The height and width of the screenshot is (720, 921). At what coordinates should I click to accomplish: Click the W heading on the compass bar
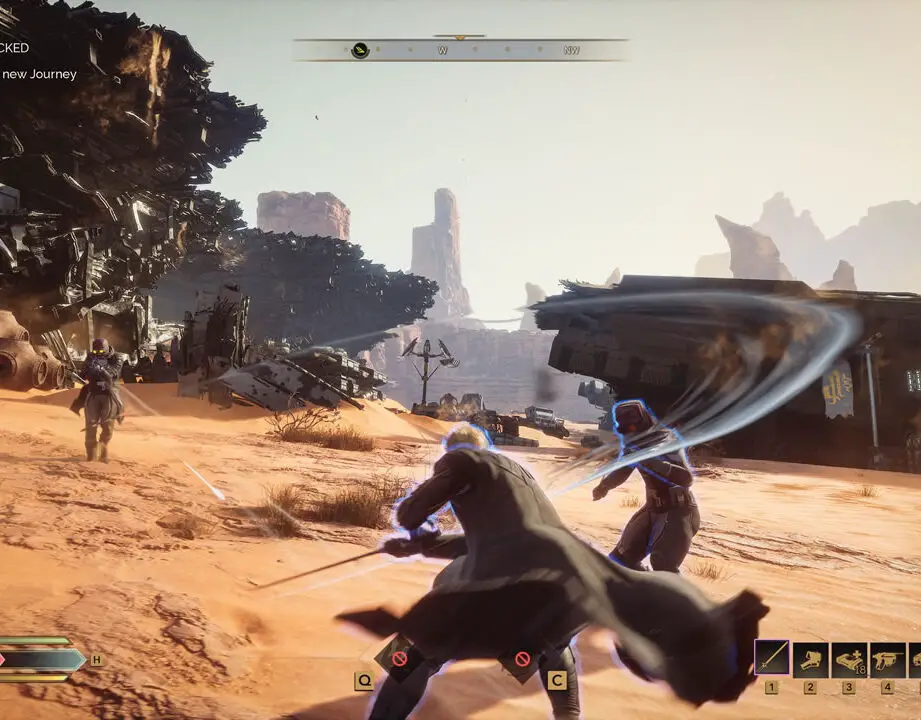click(442, 50)
